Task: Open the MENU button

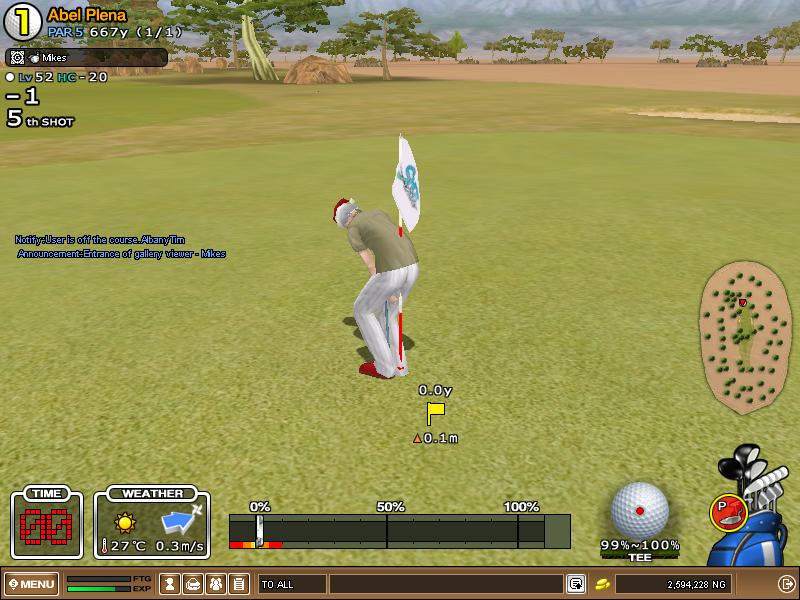Action: pos(32,584)
